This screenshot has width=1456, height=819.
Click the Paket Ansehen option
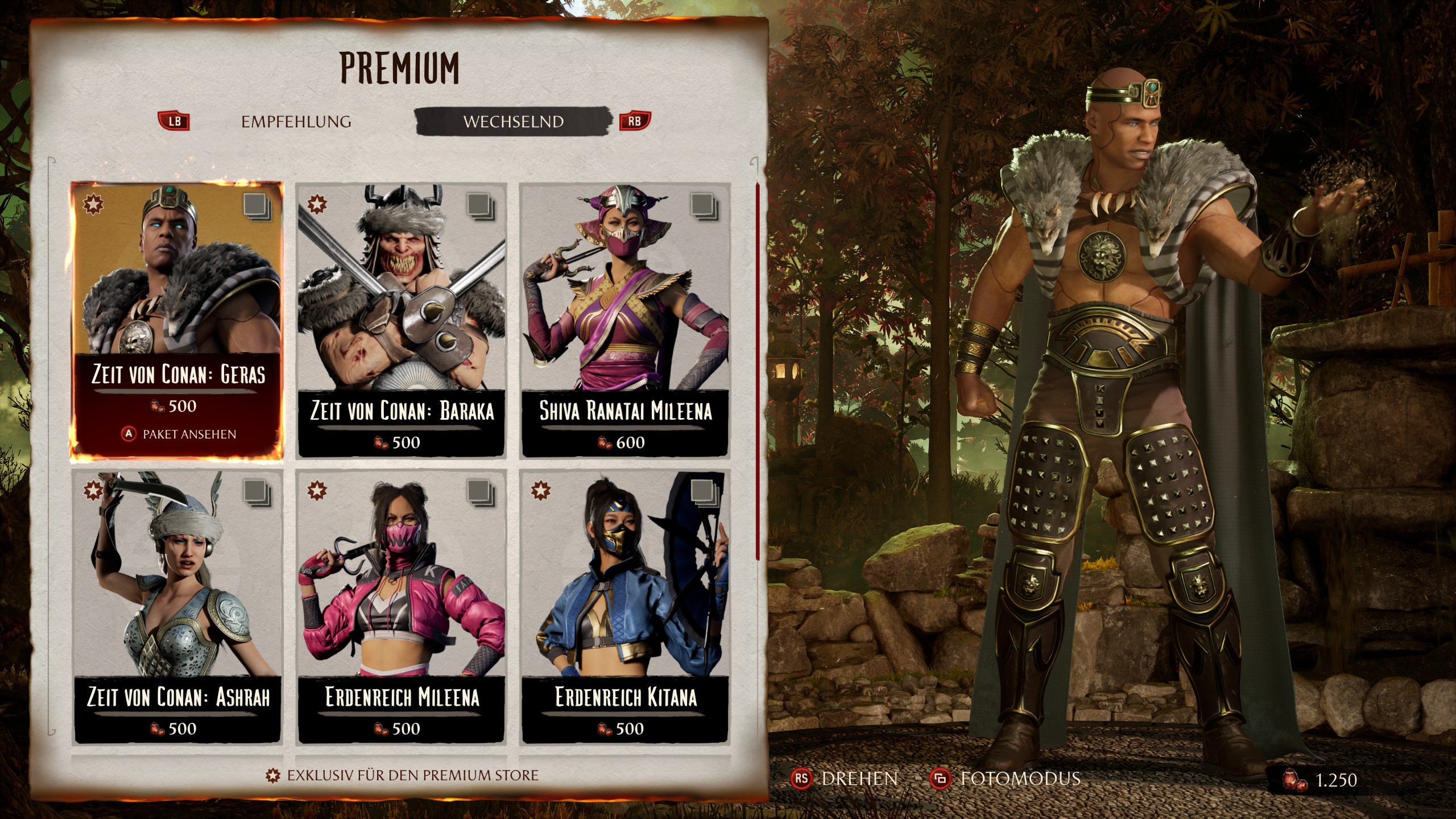point(188,435)
